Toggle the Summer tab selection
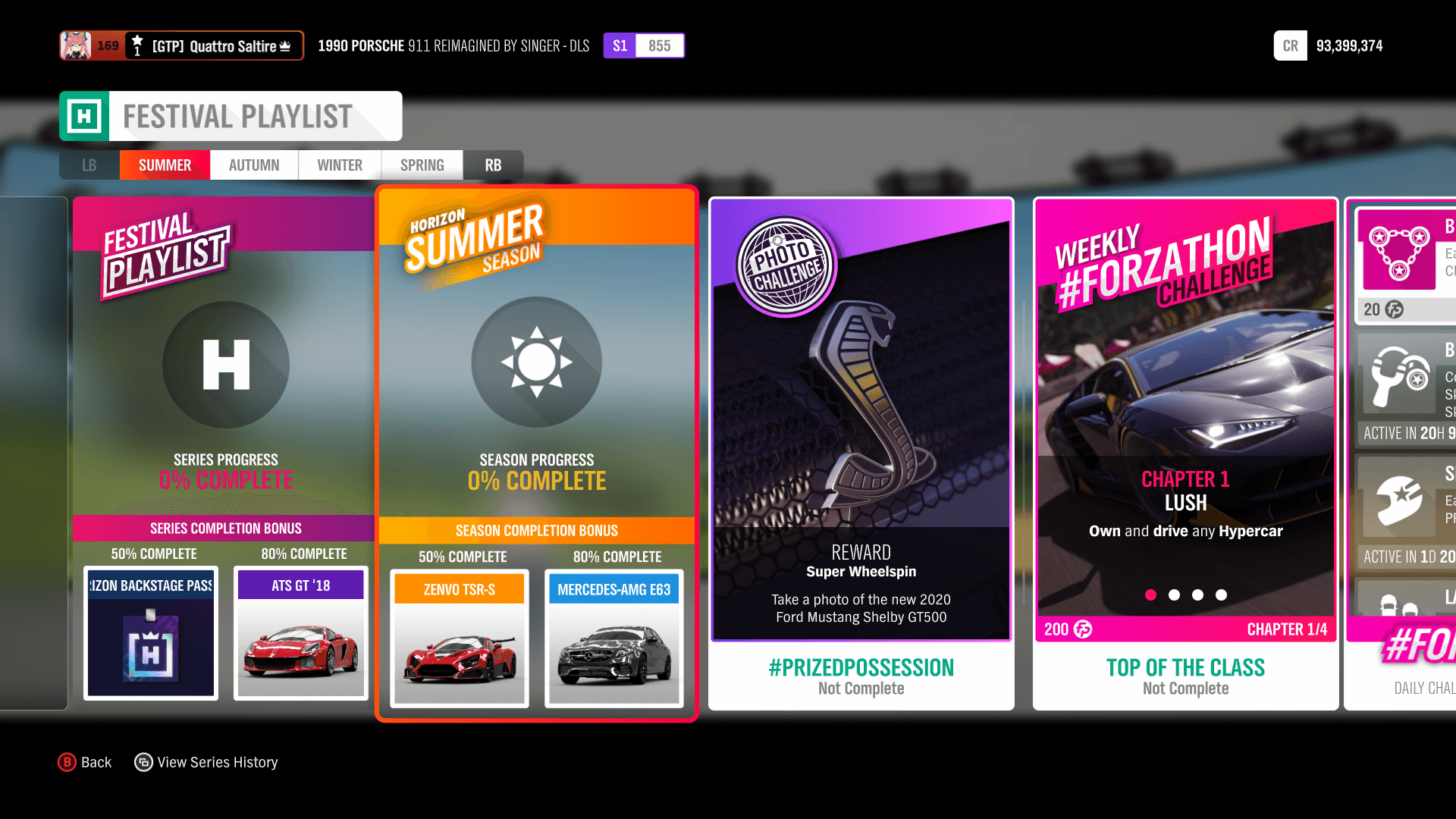The height and width of the screenshot is (819, 1456). pyautogui.click(x=165, y=165)
